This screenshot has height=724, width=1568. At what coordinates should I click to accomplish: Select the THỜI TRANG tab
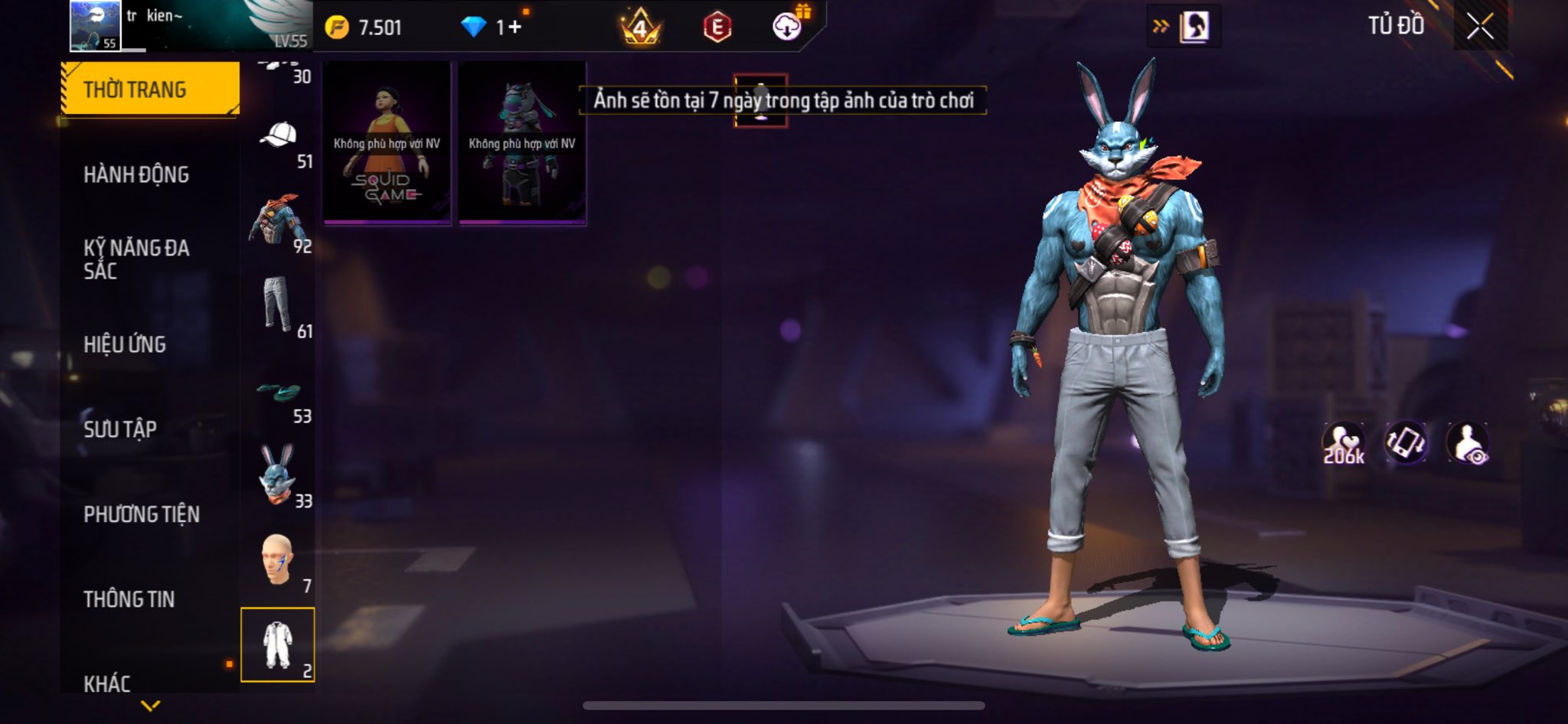[x=150, y=90]
